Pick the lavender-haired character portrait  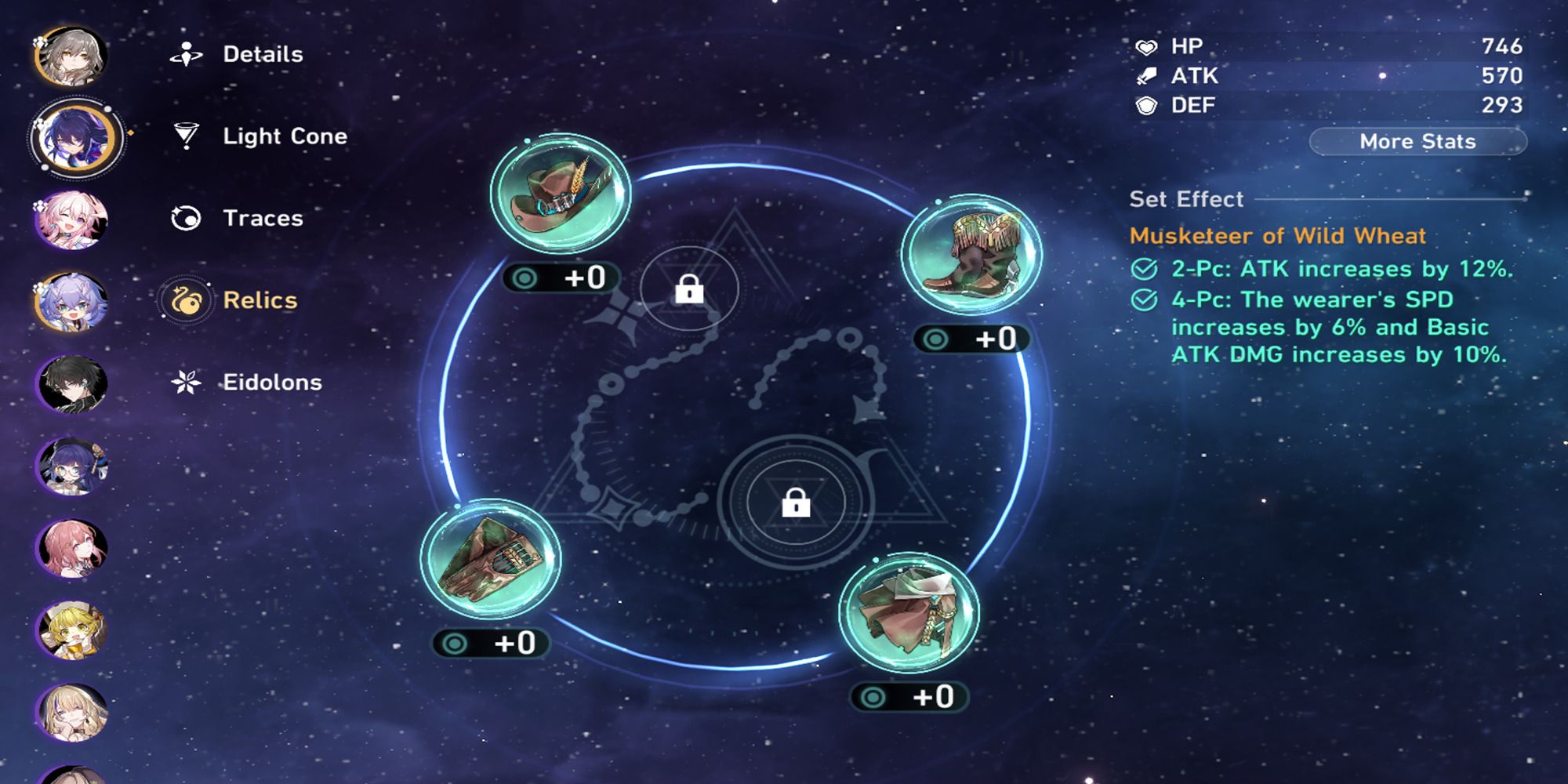71,303
